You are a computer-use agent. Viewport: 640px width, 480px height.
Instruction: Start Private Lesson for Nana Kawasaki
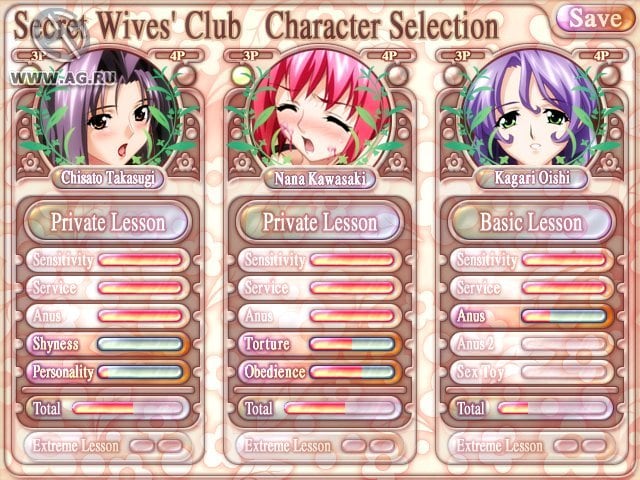coord(320,222)
